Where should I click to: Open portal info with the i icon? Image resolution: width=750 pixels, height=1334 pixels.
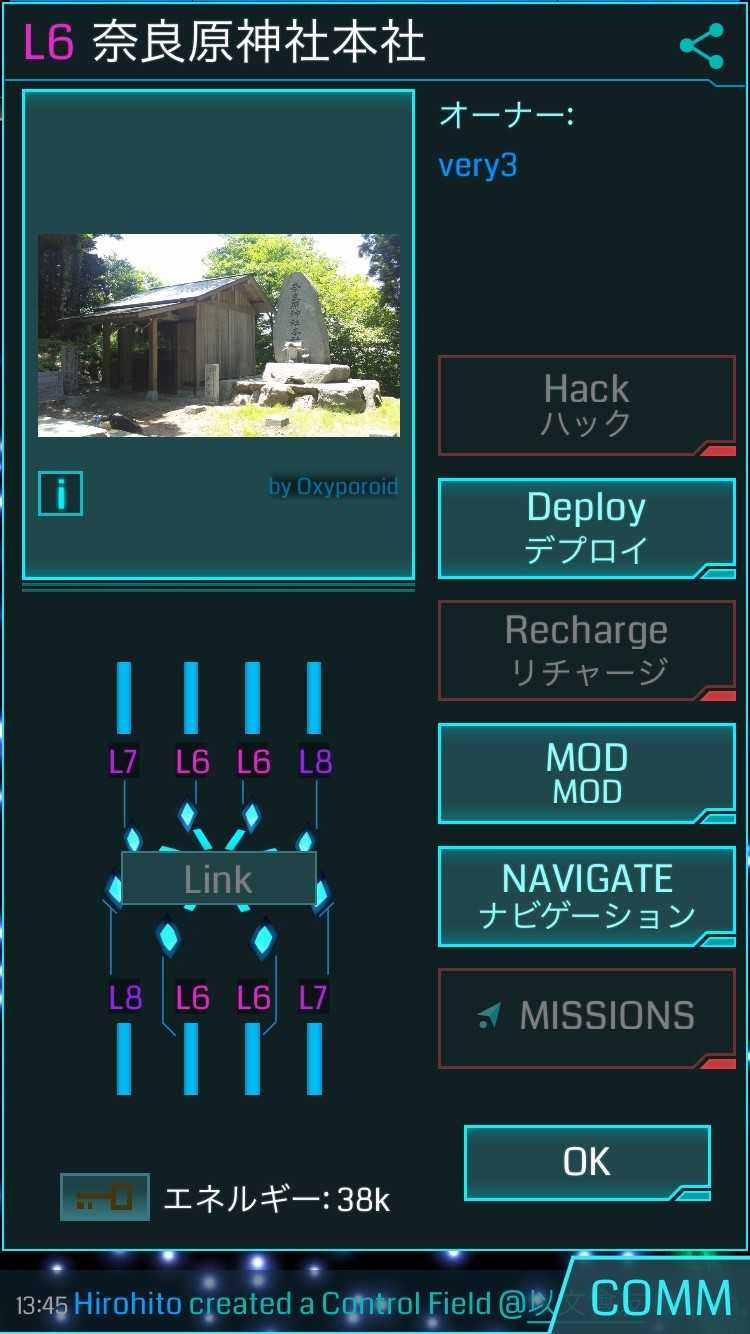coord(60,494)
